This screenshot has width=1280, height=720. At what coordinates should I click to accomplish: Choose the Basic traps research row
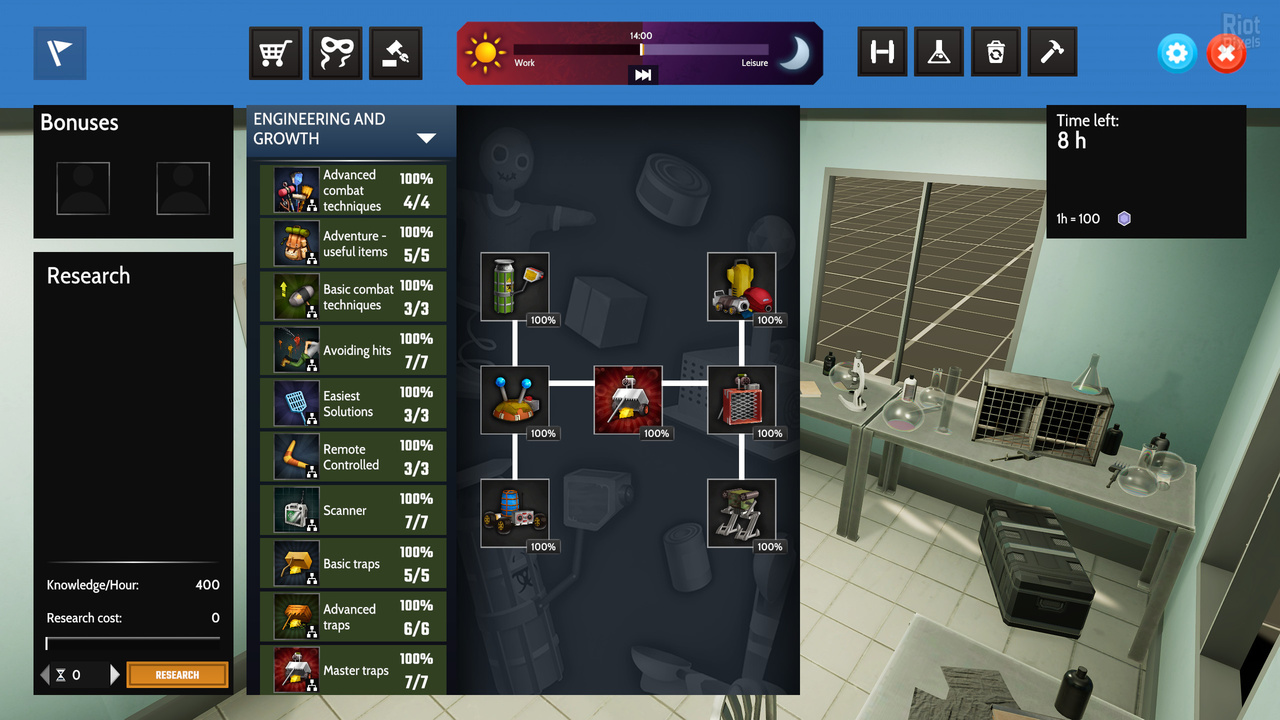353,564
